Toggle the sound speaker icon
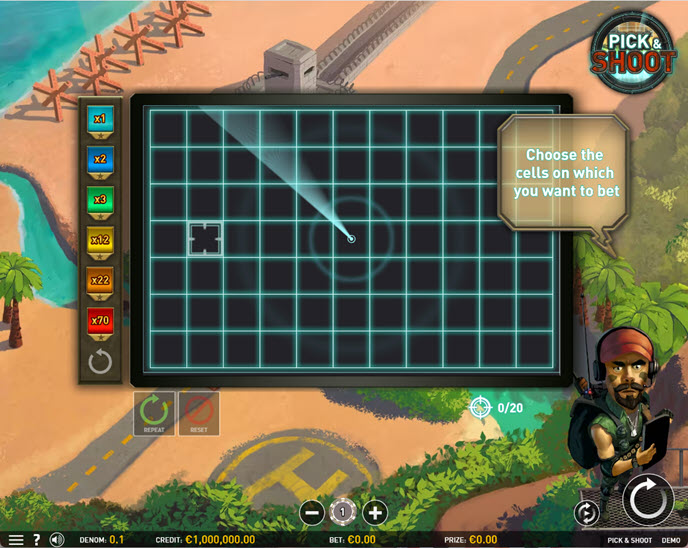688x548 pixels. tap(57, 540)
